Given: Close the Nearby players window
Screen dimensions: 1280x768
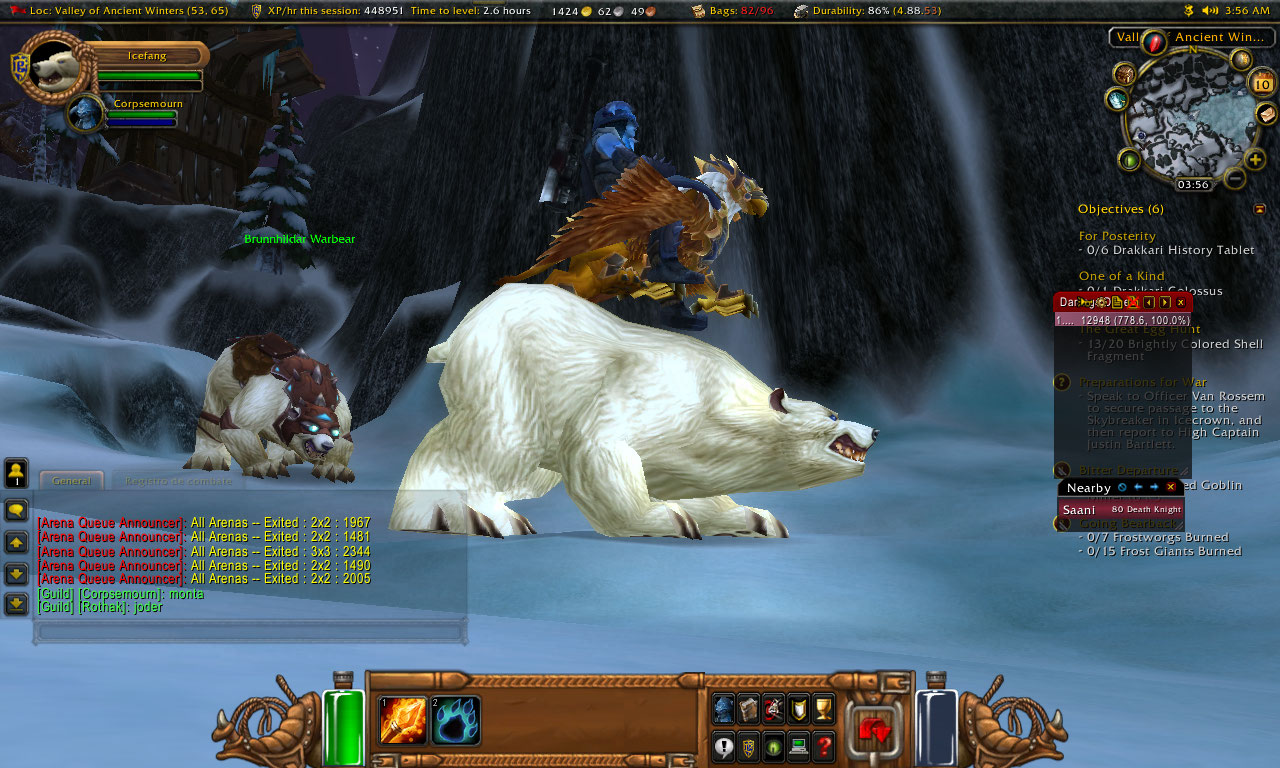Looking at the screenshot, I should click(1171, 488).
